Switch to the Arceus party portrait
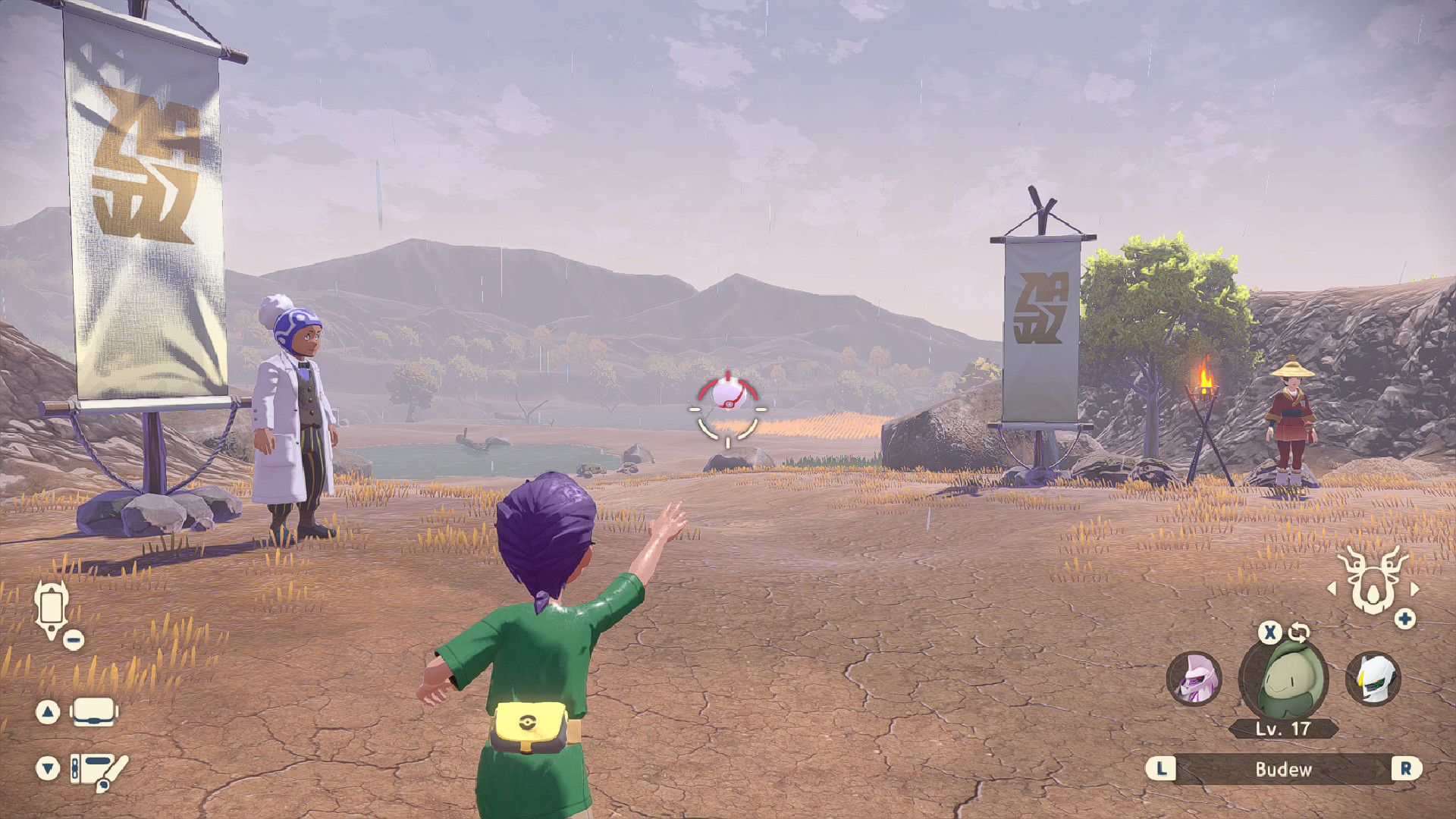1456x819 pixels. [1373, 678]
